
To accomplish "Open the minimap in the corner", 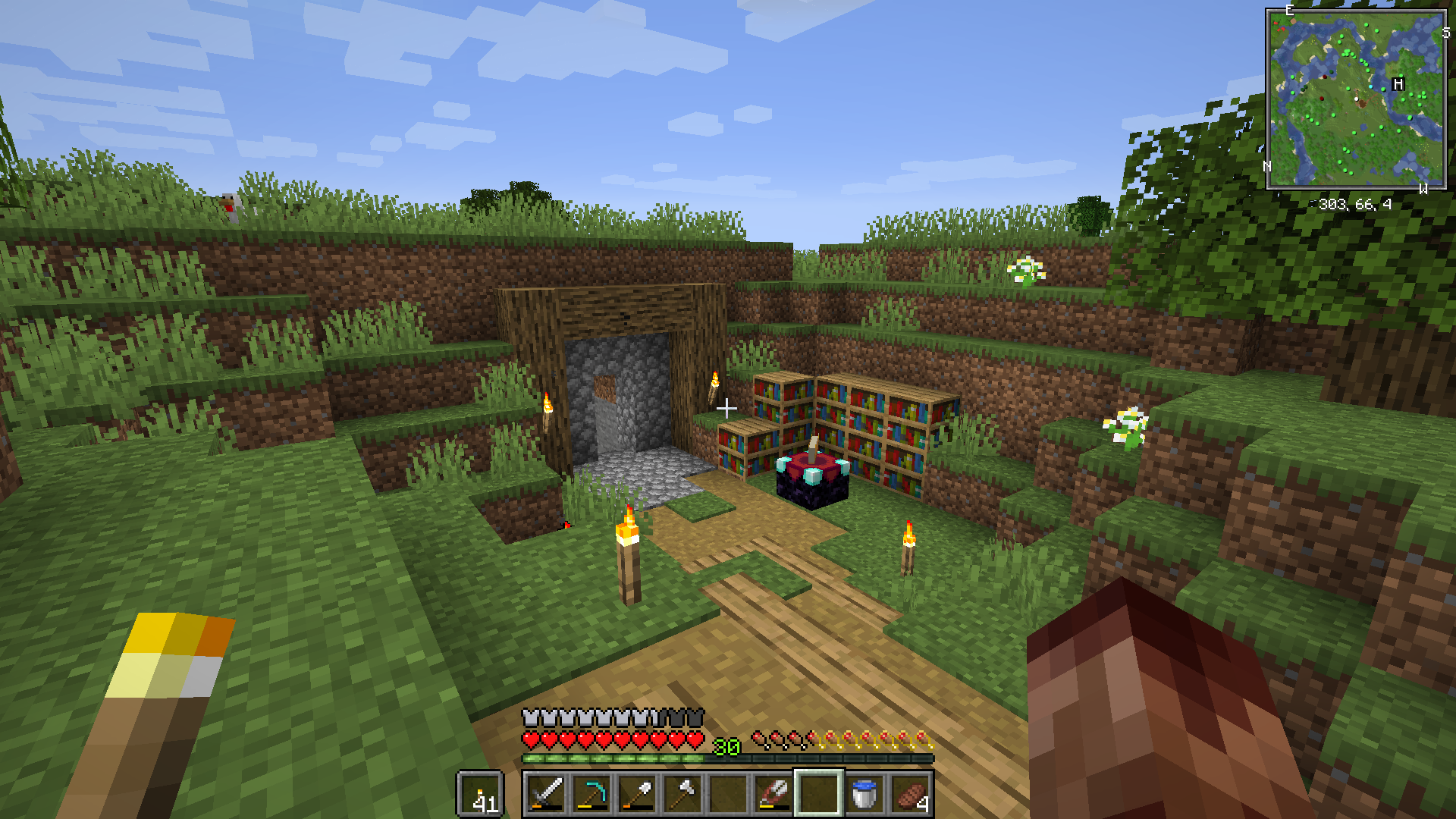I will (x=1356, y=99).
